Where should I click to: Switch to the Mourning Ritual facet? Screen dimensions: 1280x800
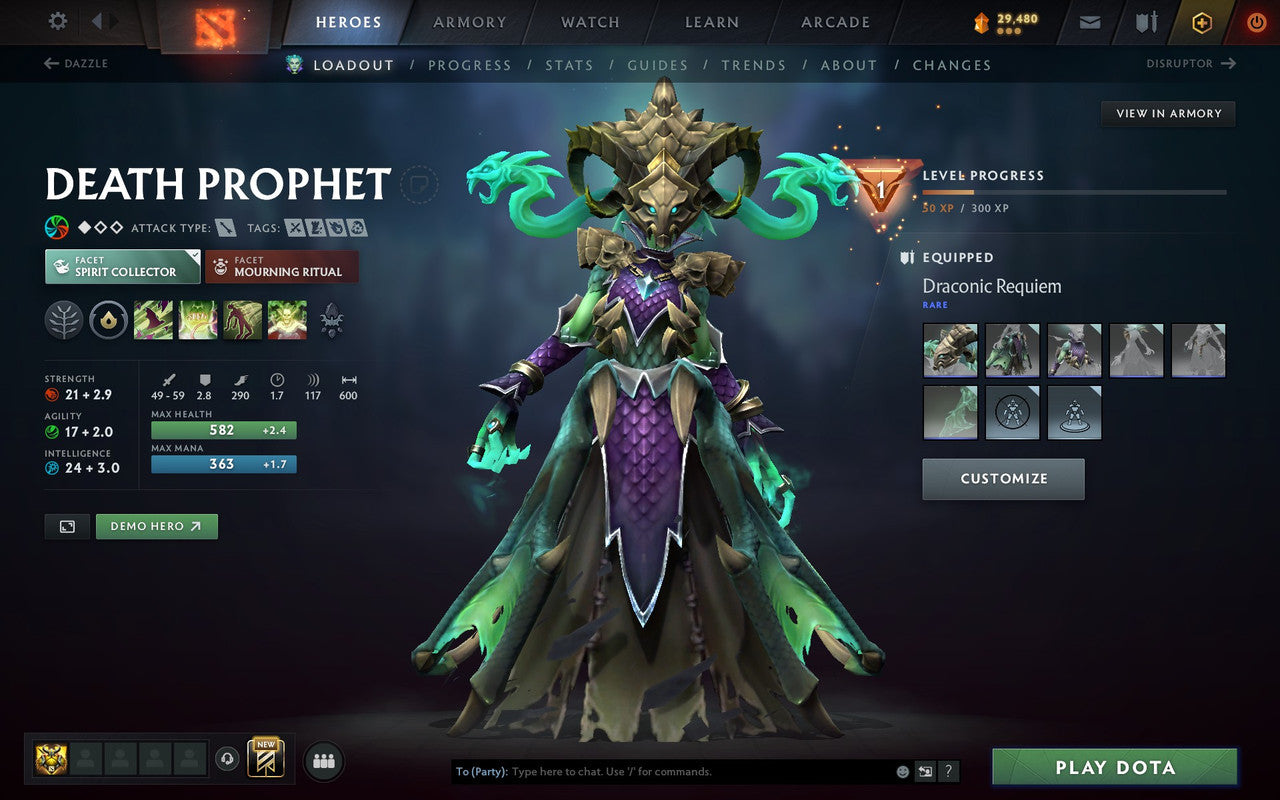281,266
